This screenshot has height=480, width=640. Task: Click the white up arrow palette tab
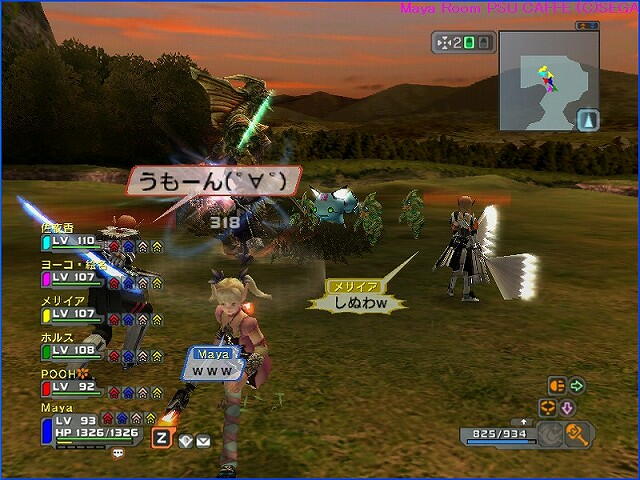click(526, 423)
